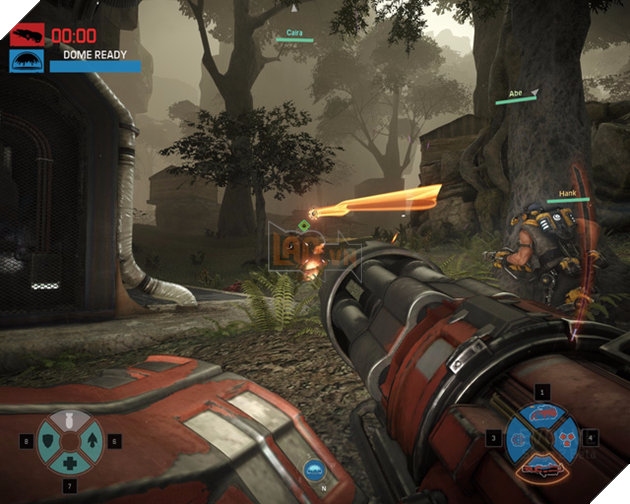
Task: Select the shield segment on the ping wheel
Action: [48, 440]
